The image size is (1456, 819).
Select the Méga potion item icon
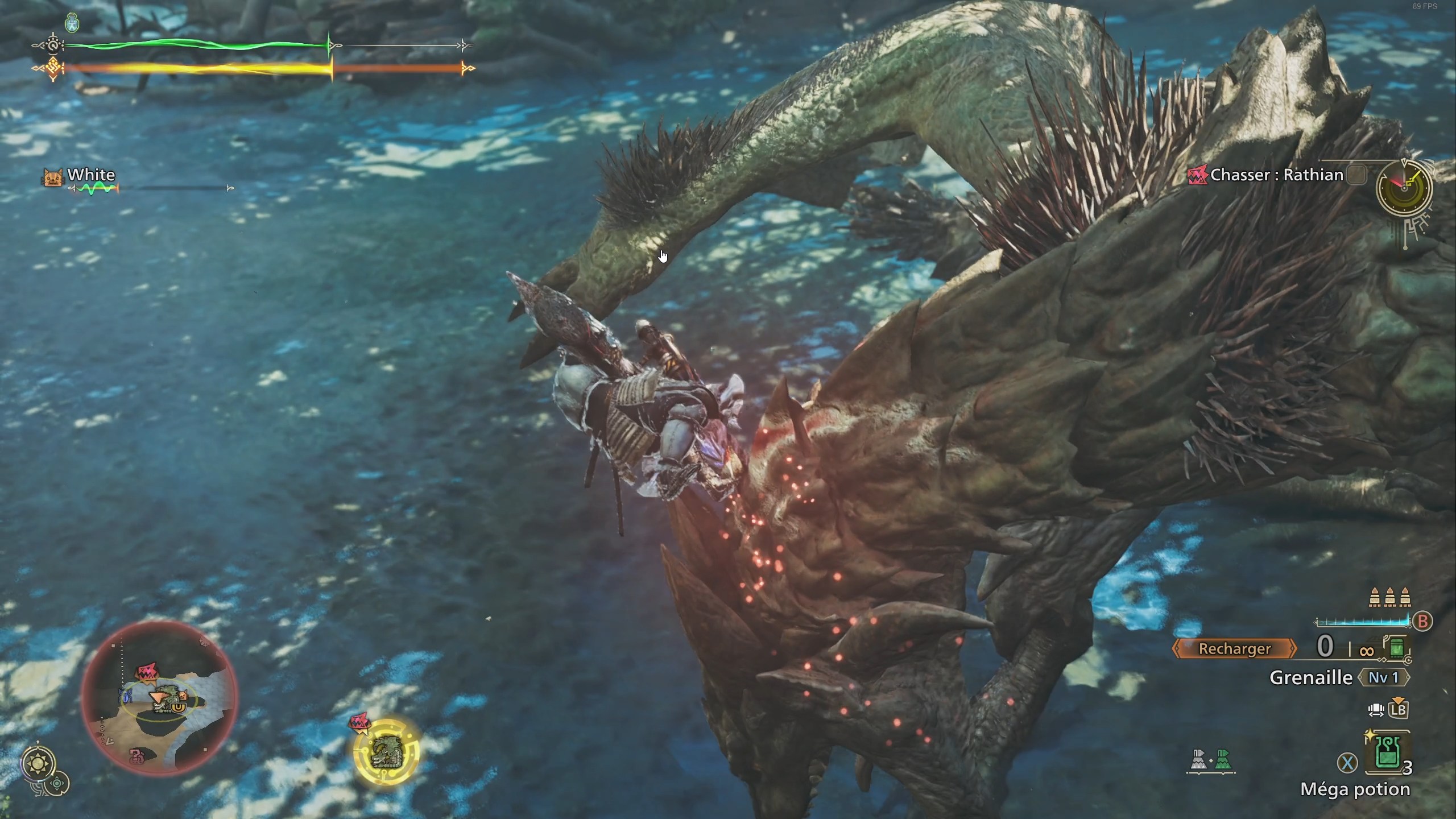click(x=1388, y=753)
